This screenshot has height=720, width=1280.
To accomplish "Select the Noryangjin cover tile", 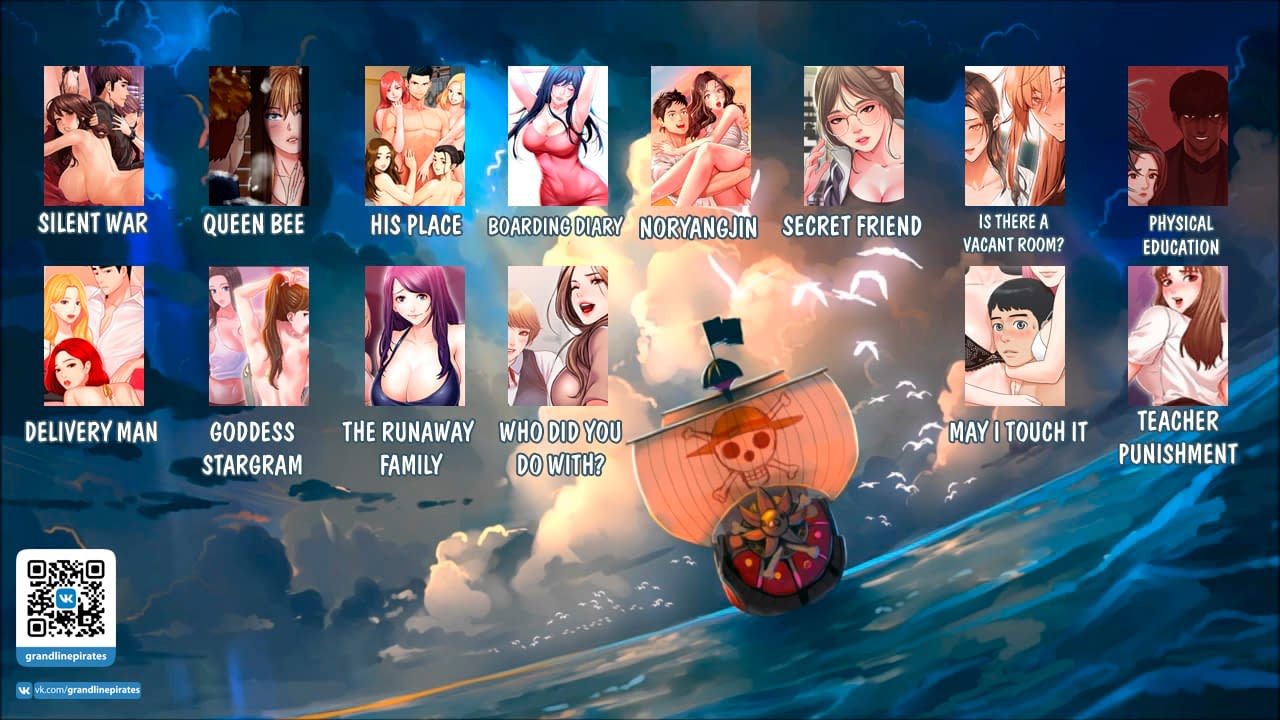I will 701,136.
